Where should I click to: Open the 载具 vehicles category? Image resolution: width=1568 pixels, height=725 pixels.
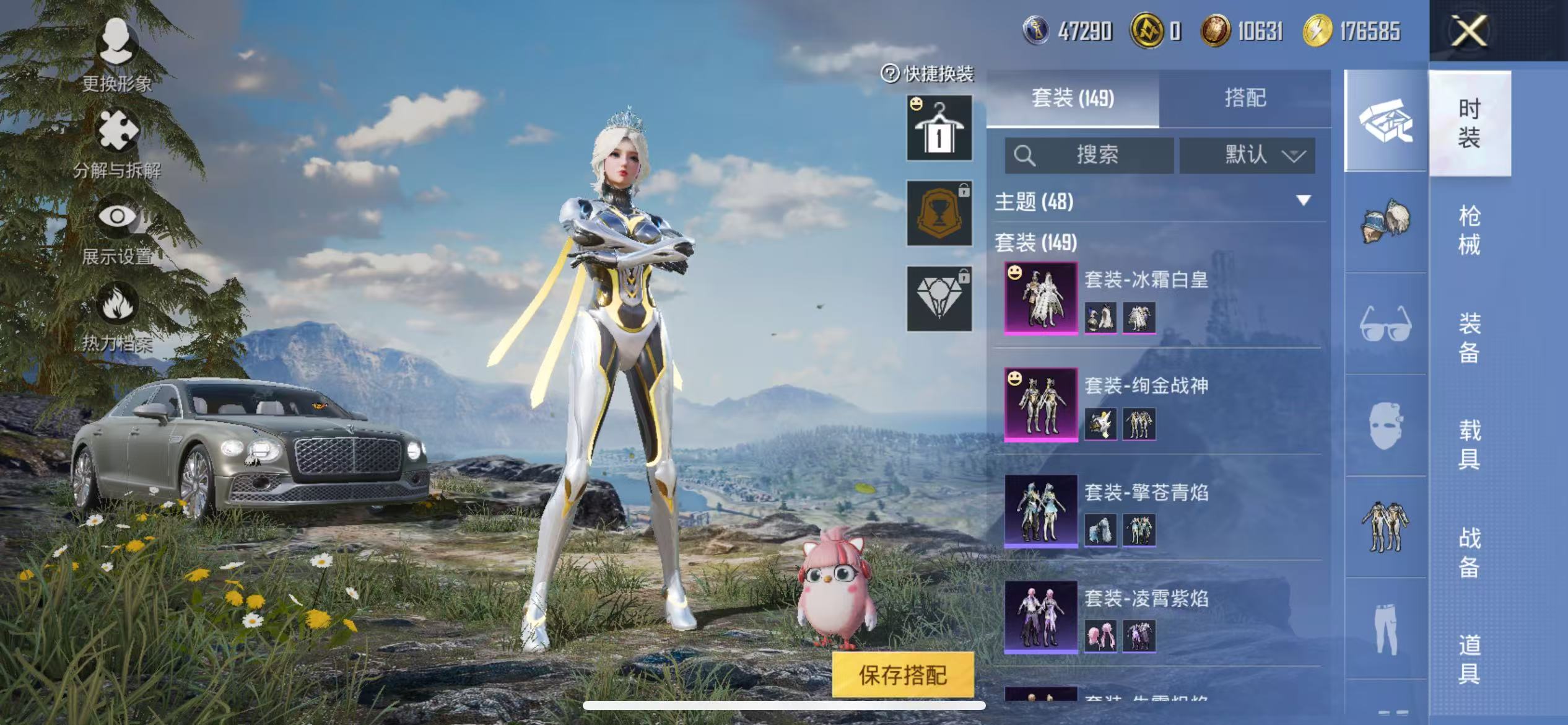point(1469,444)
